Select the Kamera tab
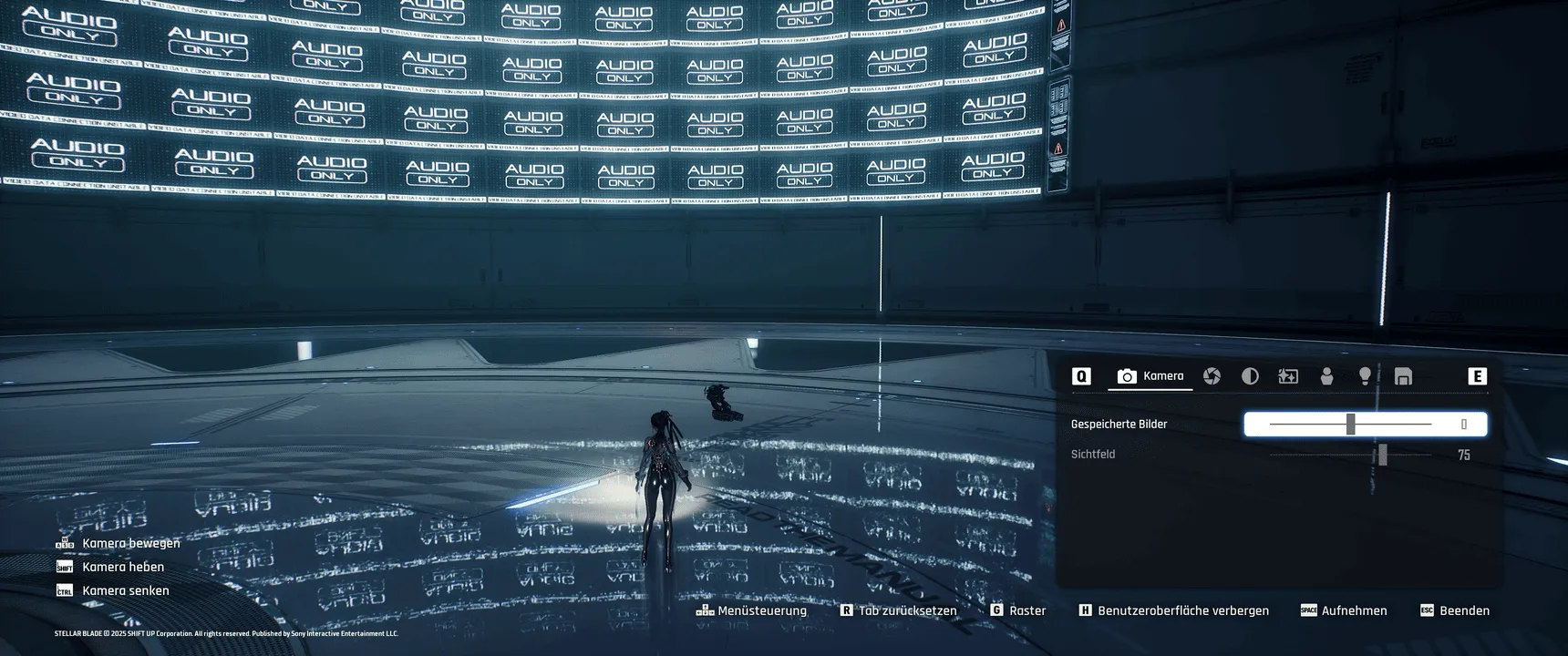The image size is (1568, 656). point(1150,376)
